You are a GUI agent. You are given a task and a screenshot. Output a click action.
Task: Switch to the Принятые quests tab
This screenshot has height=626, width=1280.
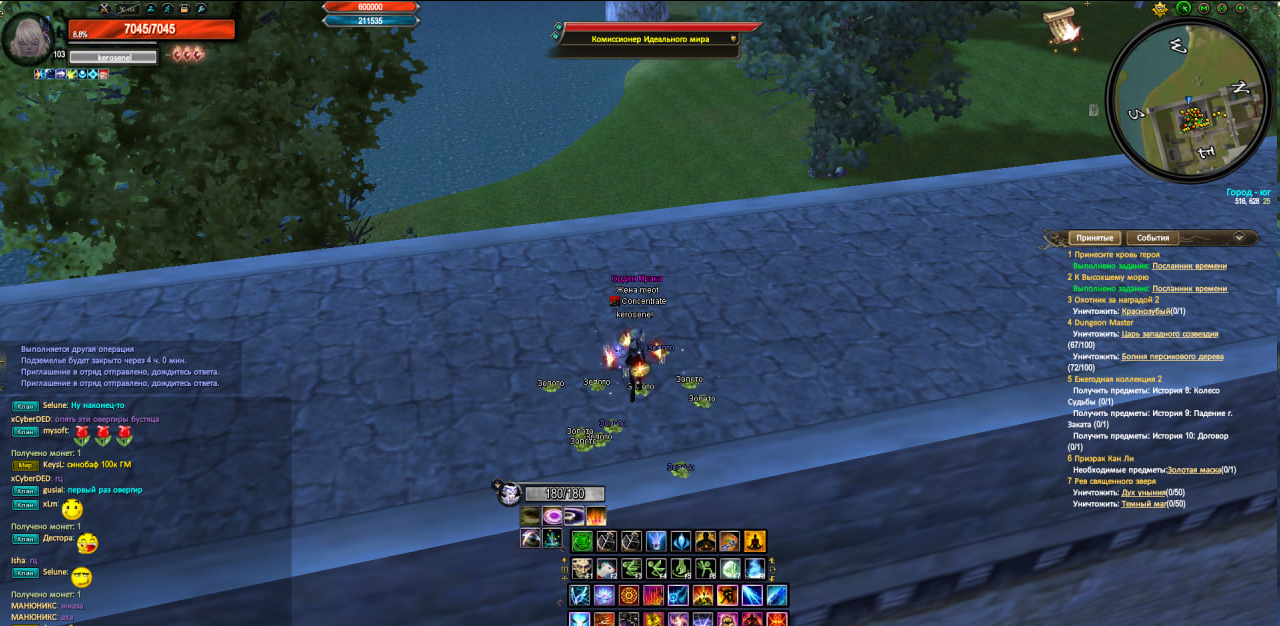tap(1095, 238)
